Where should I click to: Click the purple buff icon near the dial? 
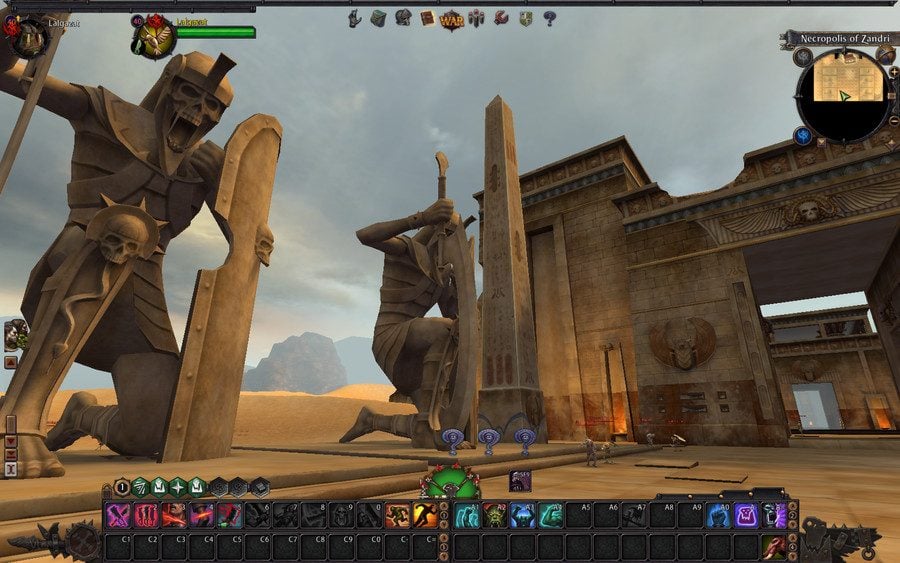tap(520, 480)
